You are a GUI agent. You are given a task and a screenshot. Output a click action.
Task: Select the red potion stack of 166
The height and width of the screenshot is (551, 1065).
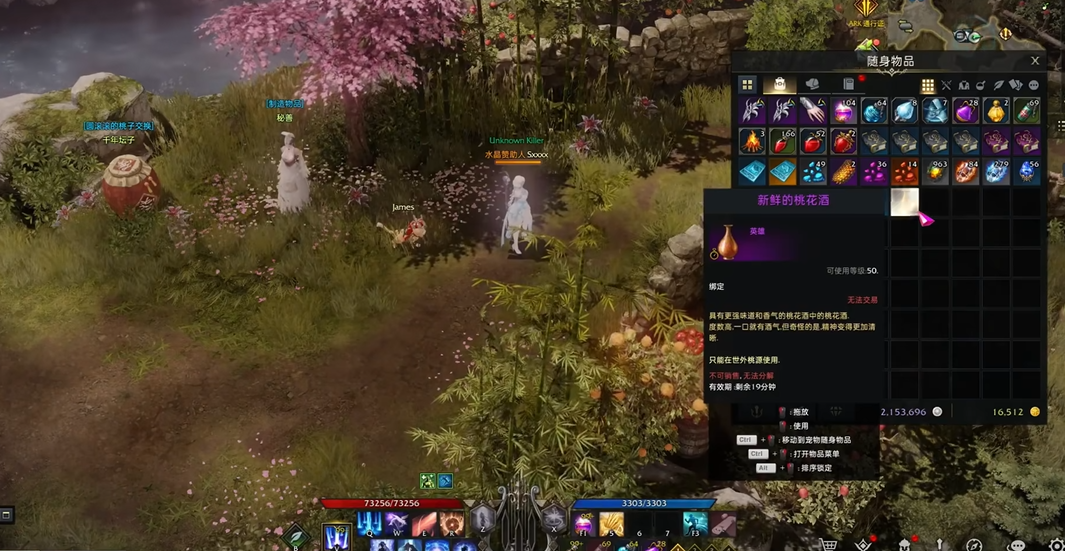coord(782,141)
